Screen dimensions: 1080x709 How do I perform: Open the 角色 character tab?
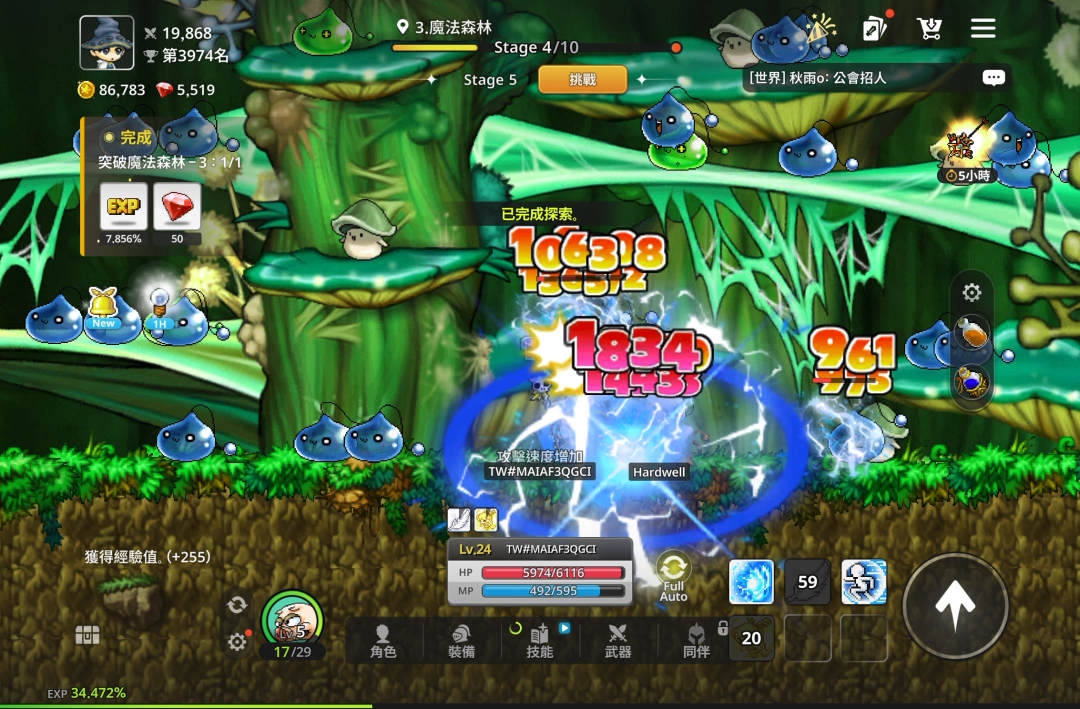383,640
